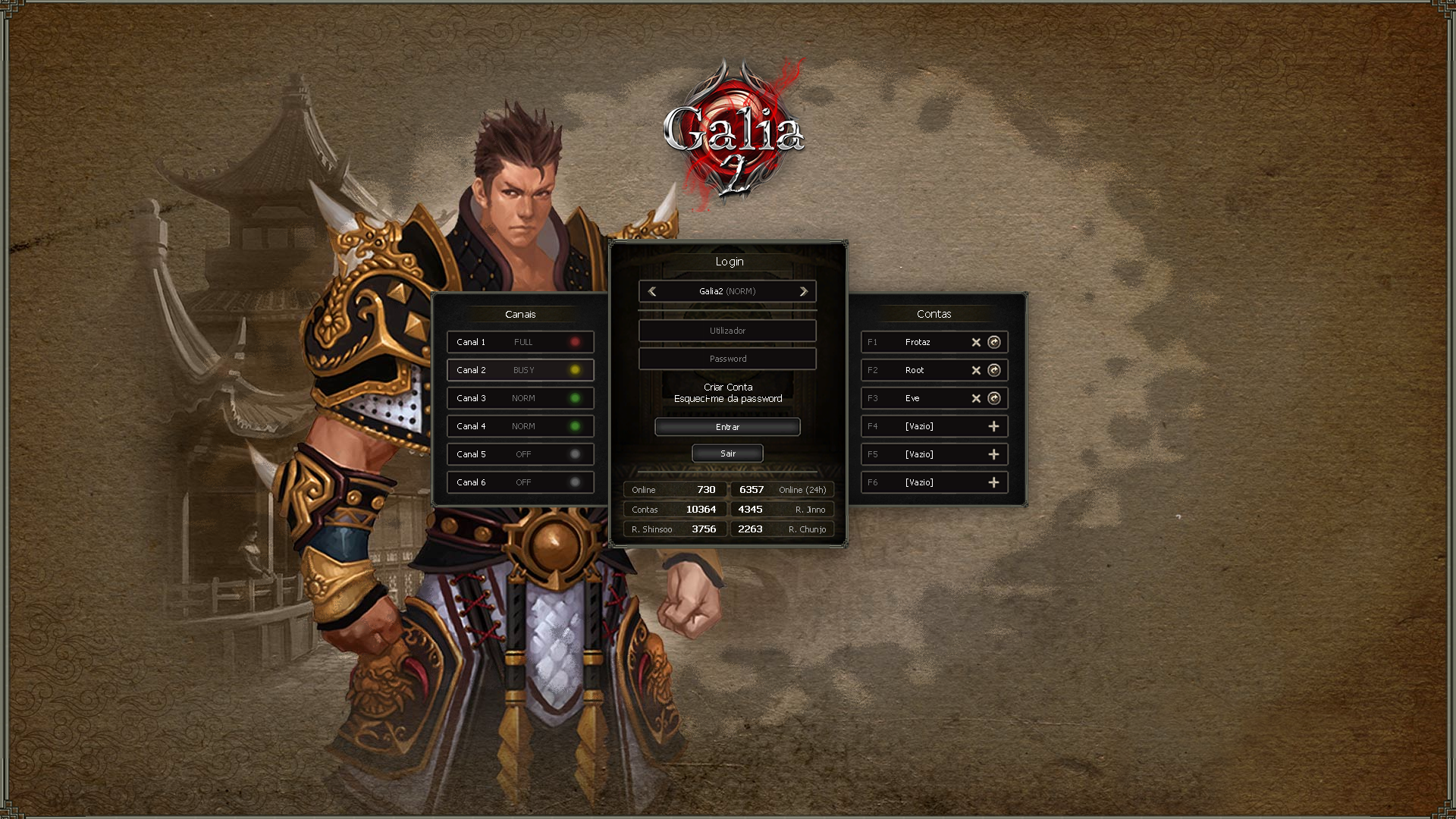Click the Password input field
This screenshot has height=819, width=1456.
tap(727, 359)
